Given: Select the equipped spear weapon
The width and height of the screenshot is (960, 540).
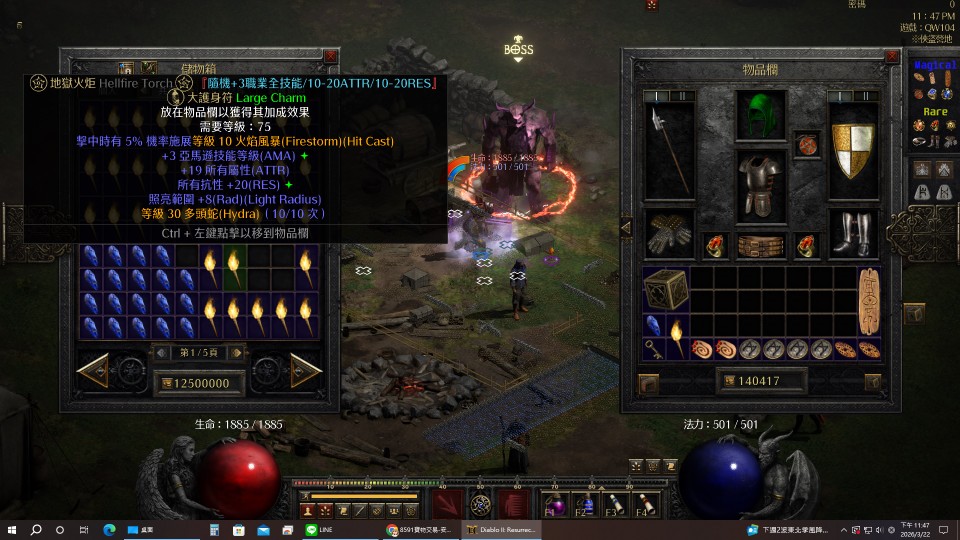Looking at the screenshot, I should pos(668,148).
